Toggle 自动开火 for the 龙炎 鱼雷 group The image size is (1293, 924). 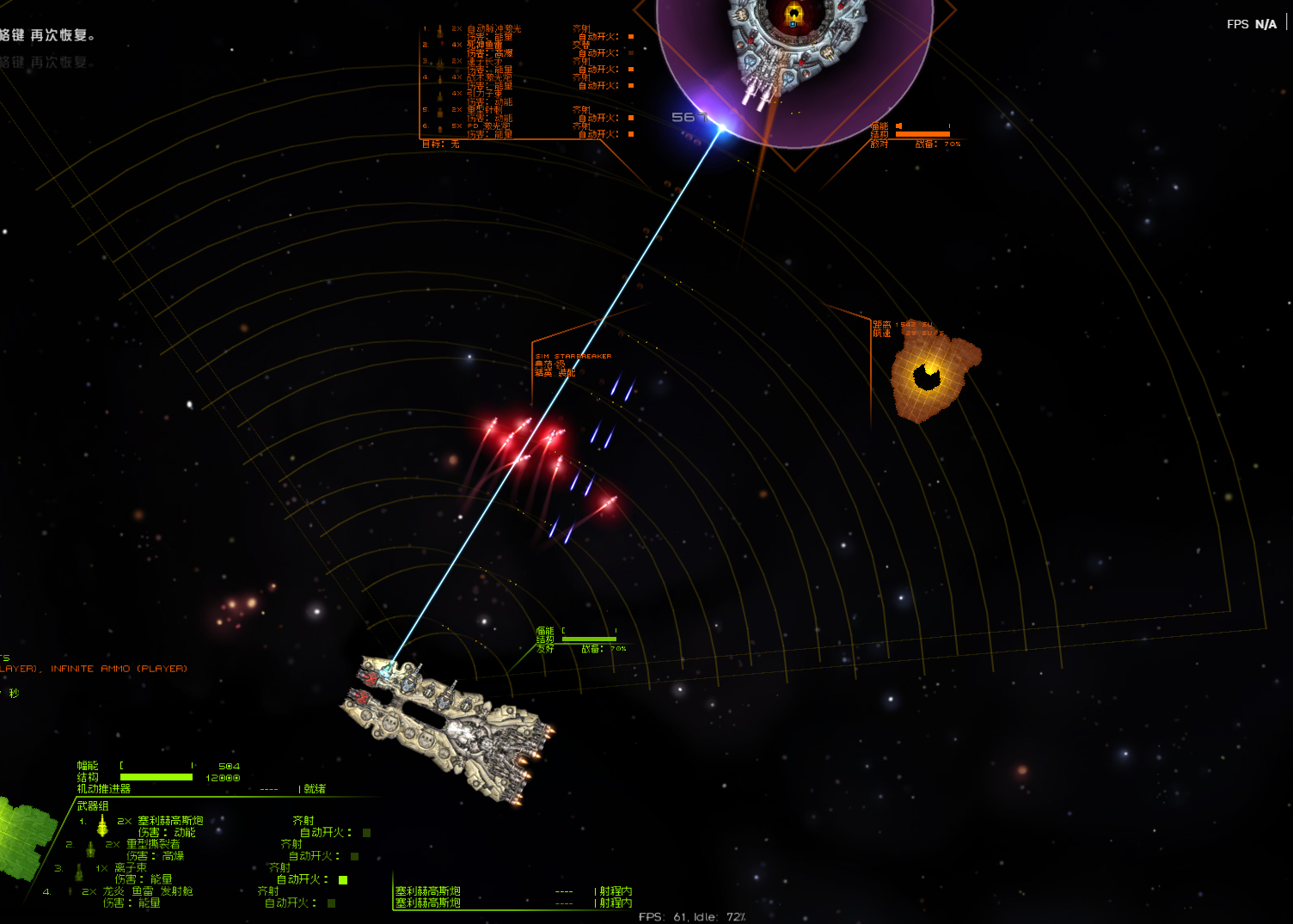click(331, 903)
